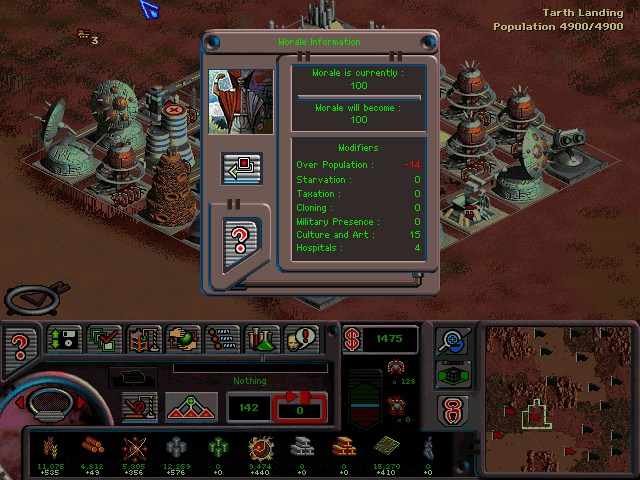Image resolution: width=640 pixels, height=480 pixels.
Task: Open the bookshelf toolbar button
Action: [144, 341]
